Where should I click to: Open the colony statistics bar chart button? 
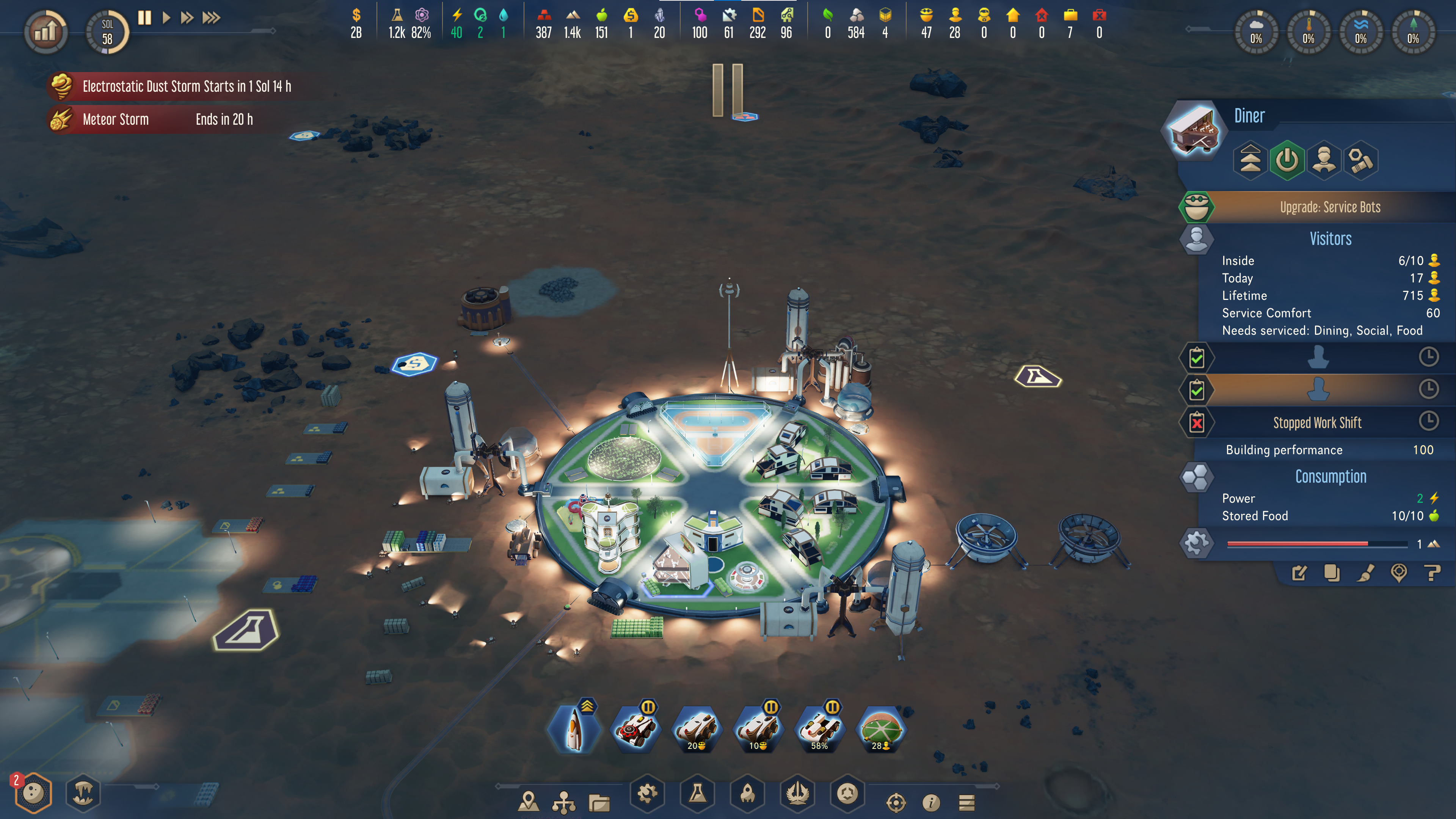pos(46,31)
